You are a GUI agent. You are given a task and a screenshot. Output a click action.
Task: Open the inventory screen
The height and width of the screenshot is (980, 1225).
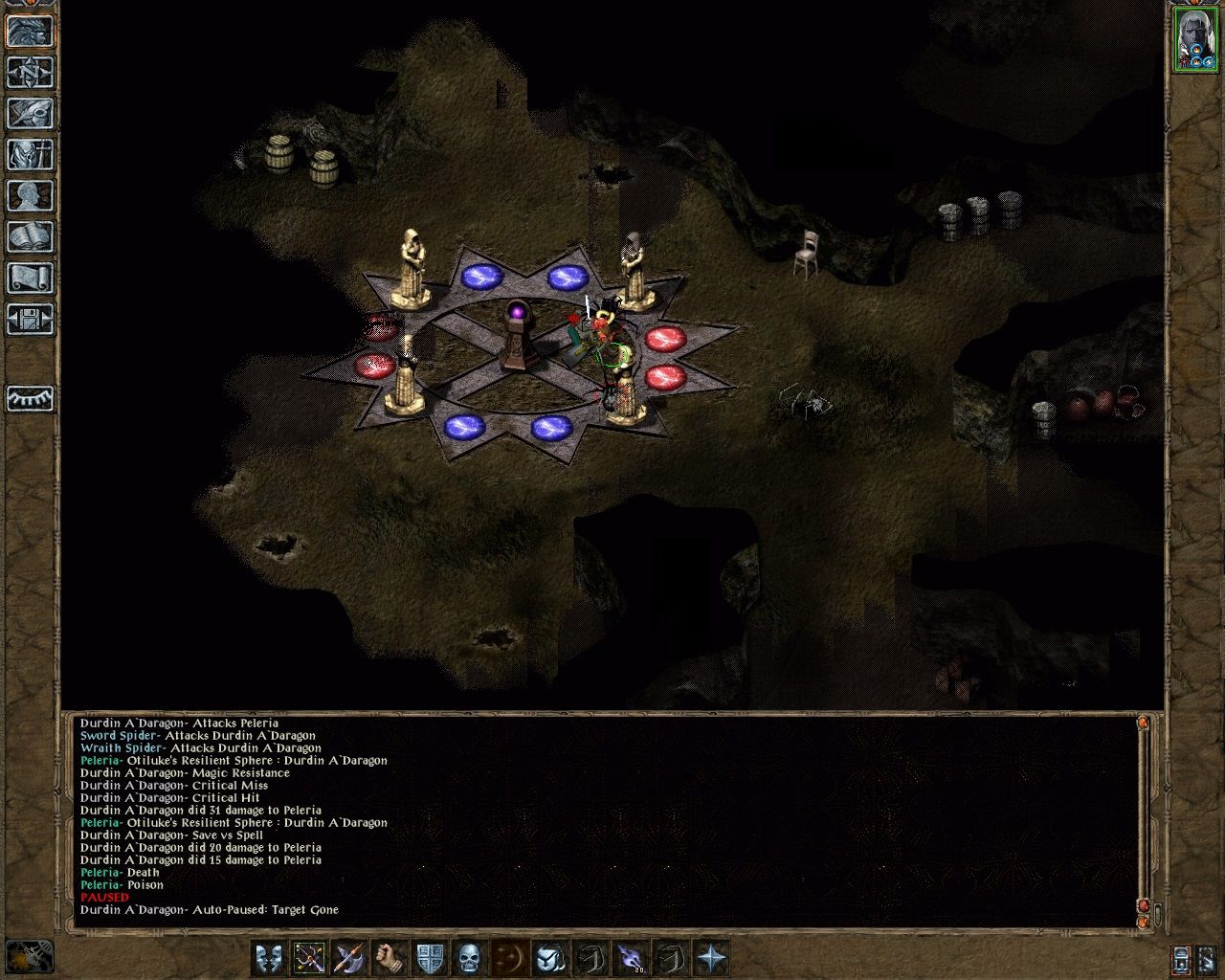click(29, 153)
